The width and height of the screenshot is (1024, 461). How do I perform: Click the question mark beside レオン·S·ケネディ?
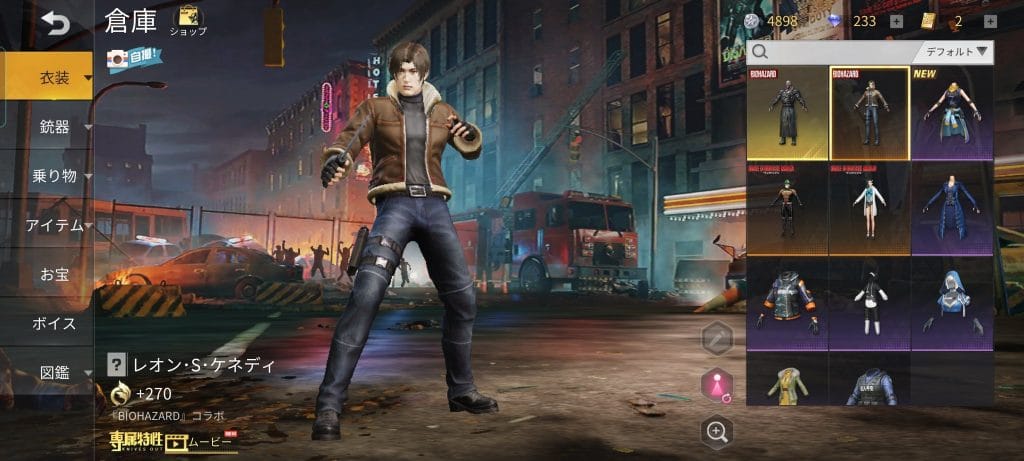116,365
